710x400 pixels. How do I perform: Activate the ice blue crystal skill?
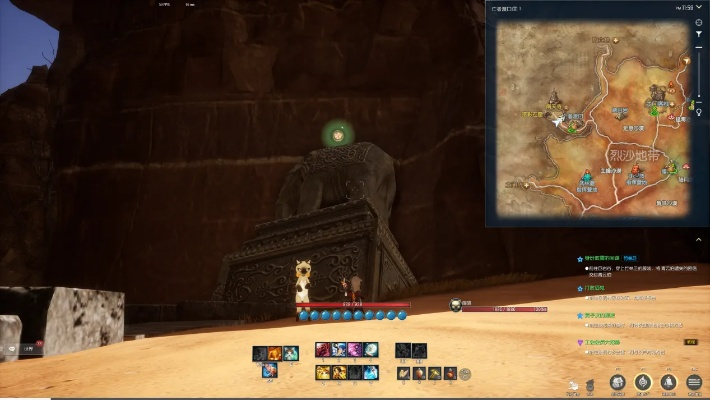(371, 372)
